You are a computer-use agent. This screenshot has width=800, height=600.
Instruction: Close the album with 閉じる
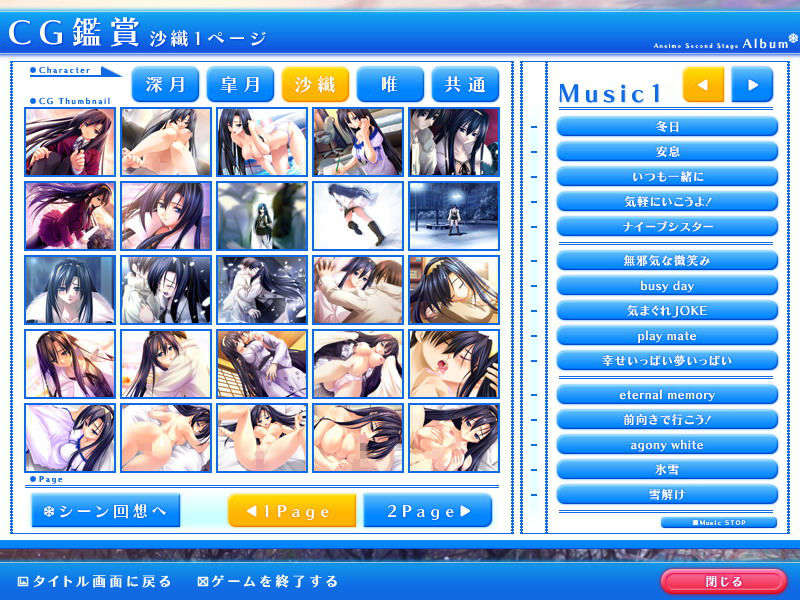click(x=724, y=581)
